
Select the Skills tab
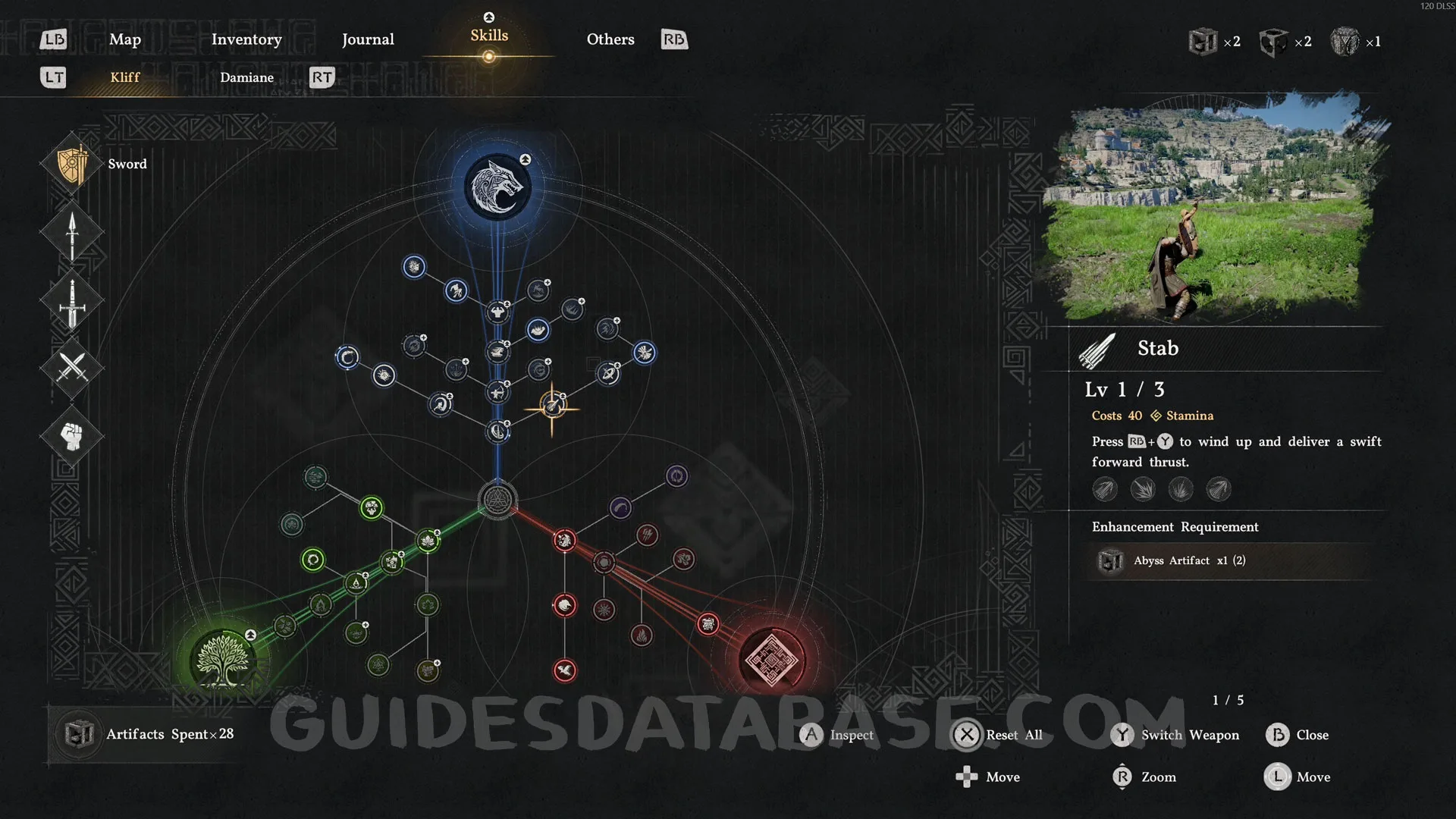(489, 36)
